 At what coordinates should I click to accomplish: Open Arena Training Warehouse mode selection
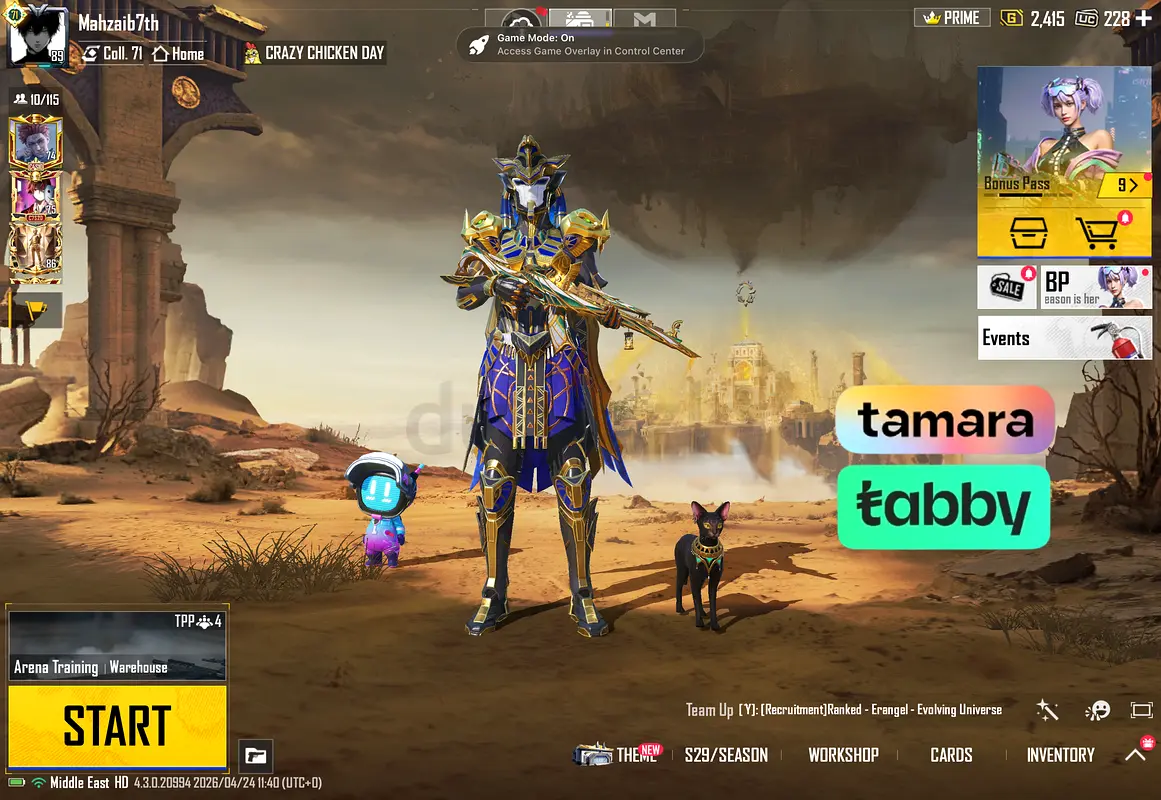tap(117, 645)
